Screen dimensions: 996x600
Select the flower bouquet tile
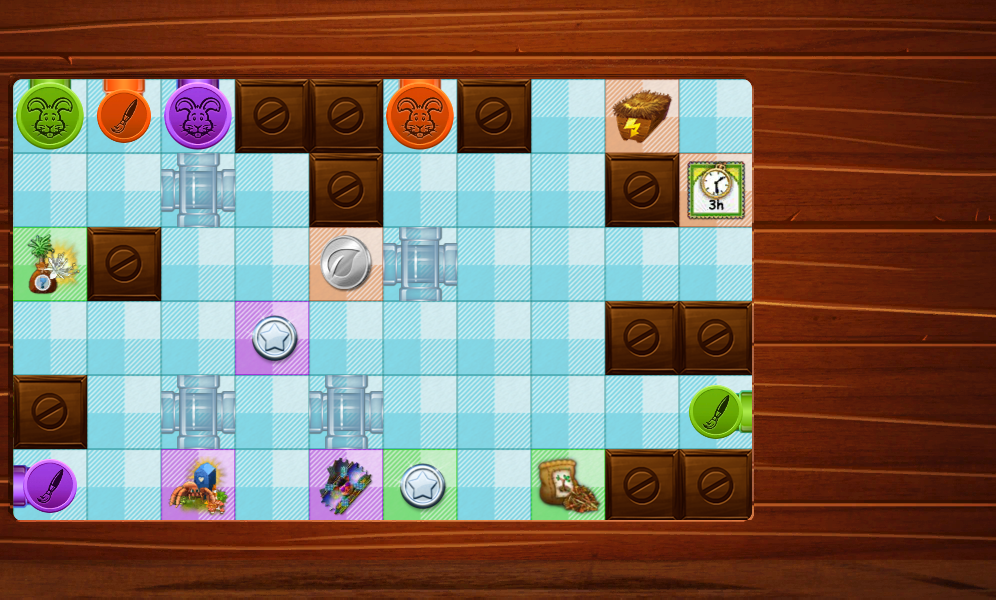[346, 486]
